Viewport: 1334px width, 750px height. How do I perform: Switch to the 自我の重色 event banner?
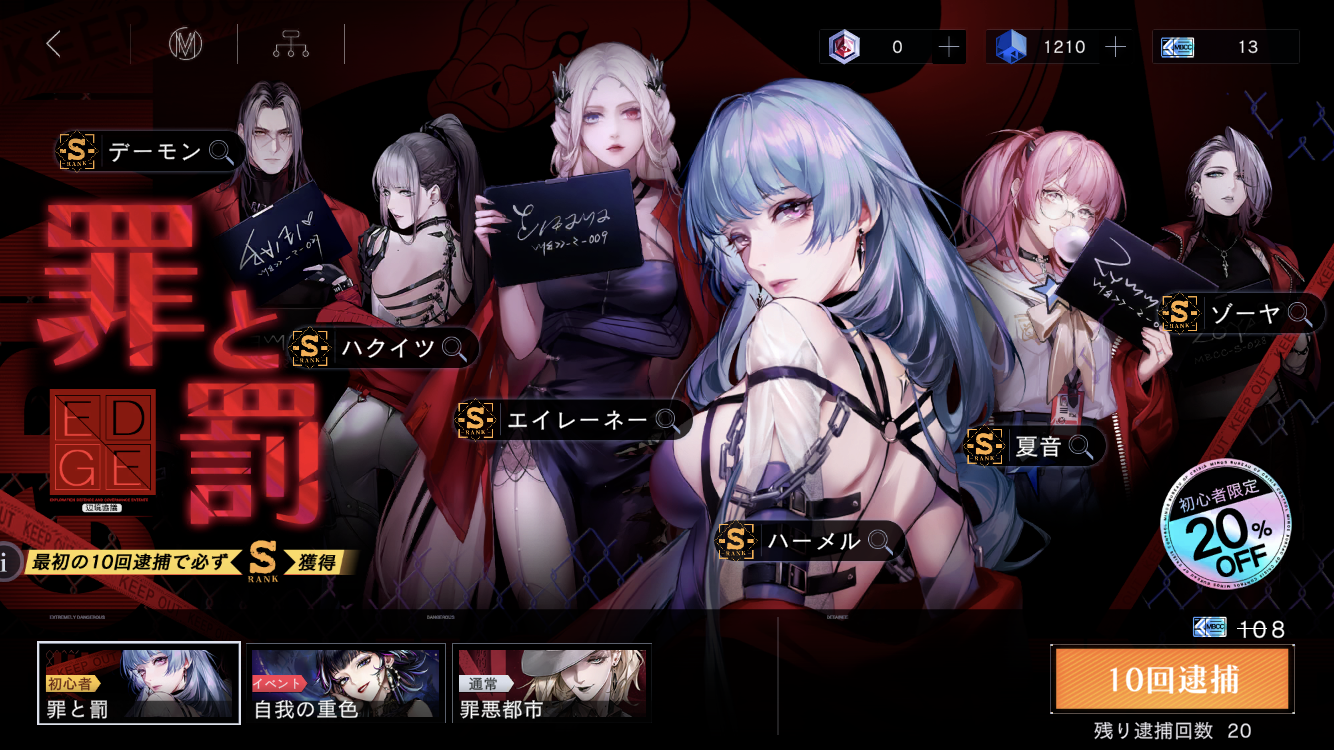point(346,684)
